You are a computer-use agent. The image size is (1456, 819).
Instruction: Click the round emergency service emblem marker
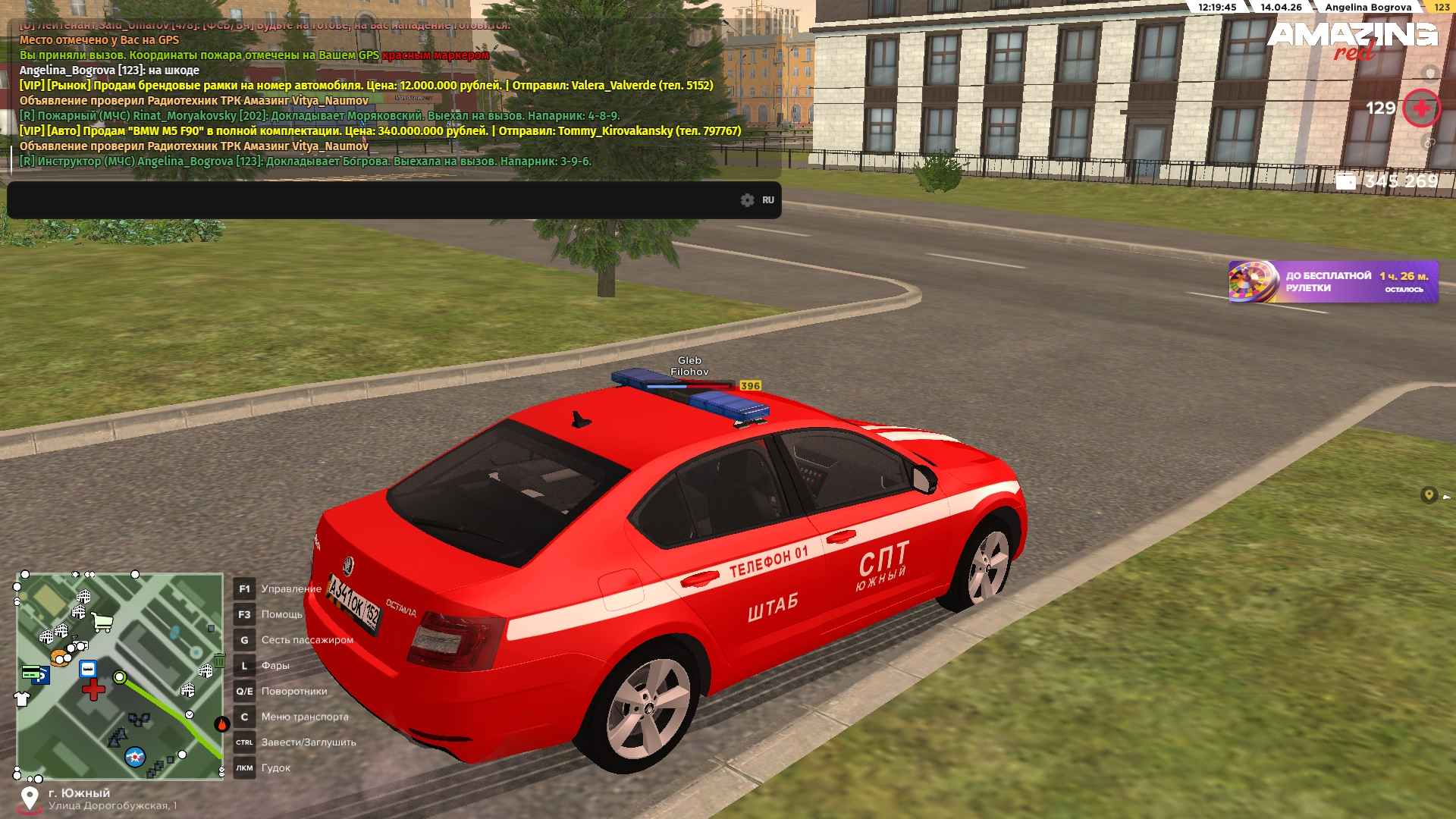click(135, 756)
